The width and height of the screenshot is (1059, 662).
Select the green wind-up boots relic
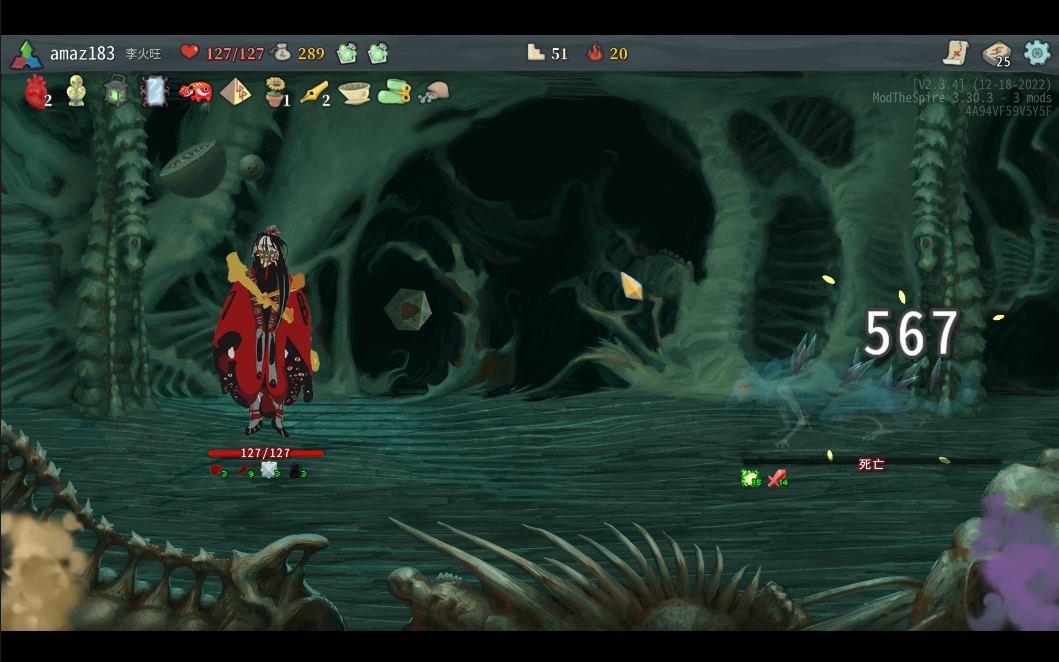pyautogui.click(x=394, y=92)
